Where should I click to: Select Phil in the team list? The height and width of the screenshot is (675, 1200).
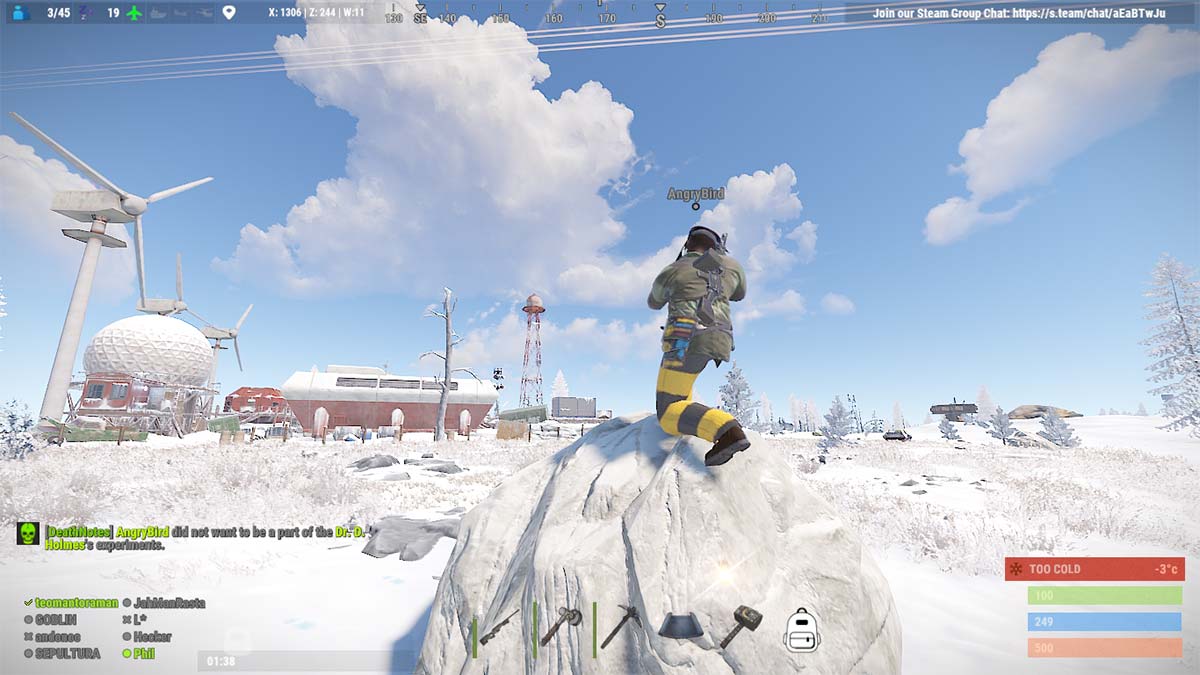pos(143,654)
